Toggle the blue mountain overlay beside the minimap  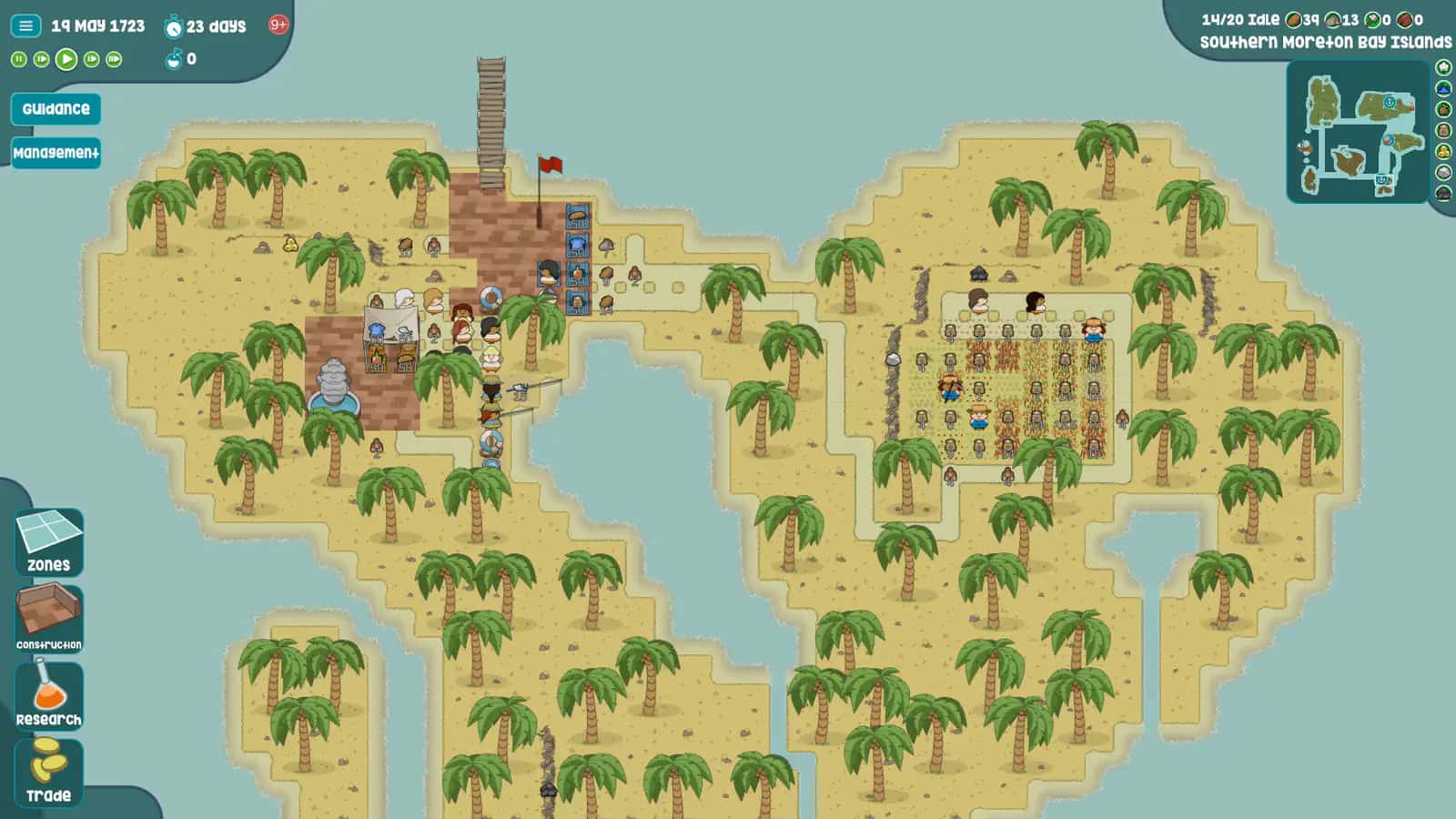click(1445, 87)
